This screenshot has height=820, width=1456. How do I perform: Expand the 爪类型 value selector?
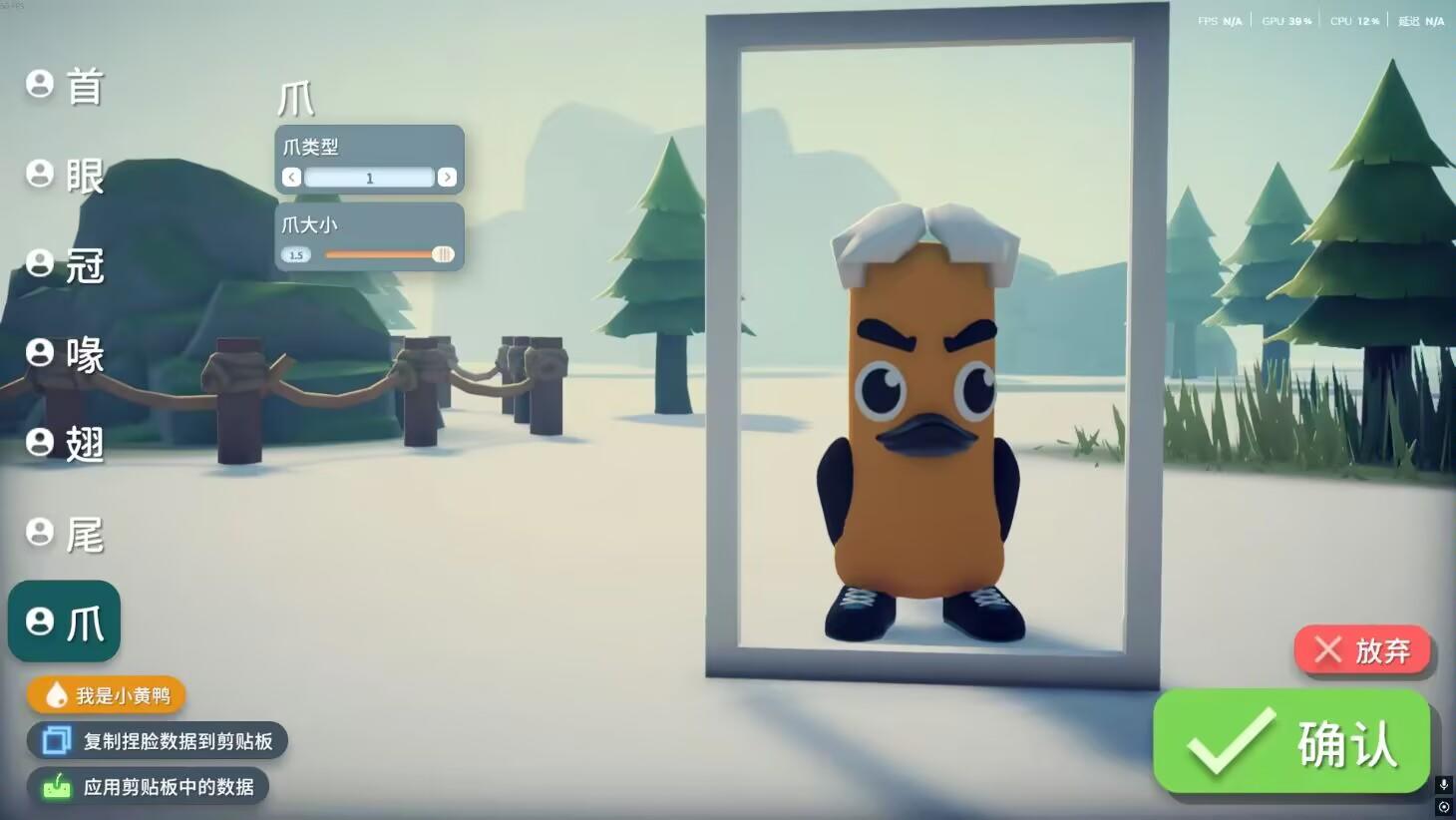coord(369,178)
